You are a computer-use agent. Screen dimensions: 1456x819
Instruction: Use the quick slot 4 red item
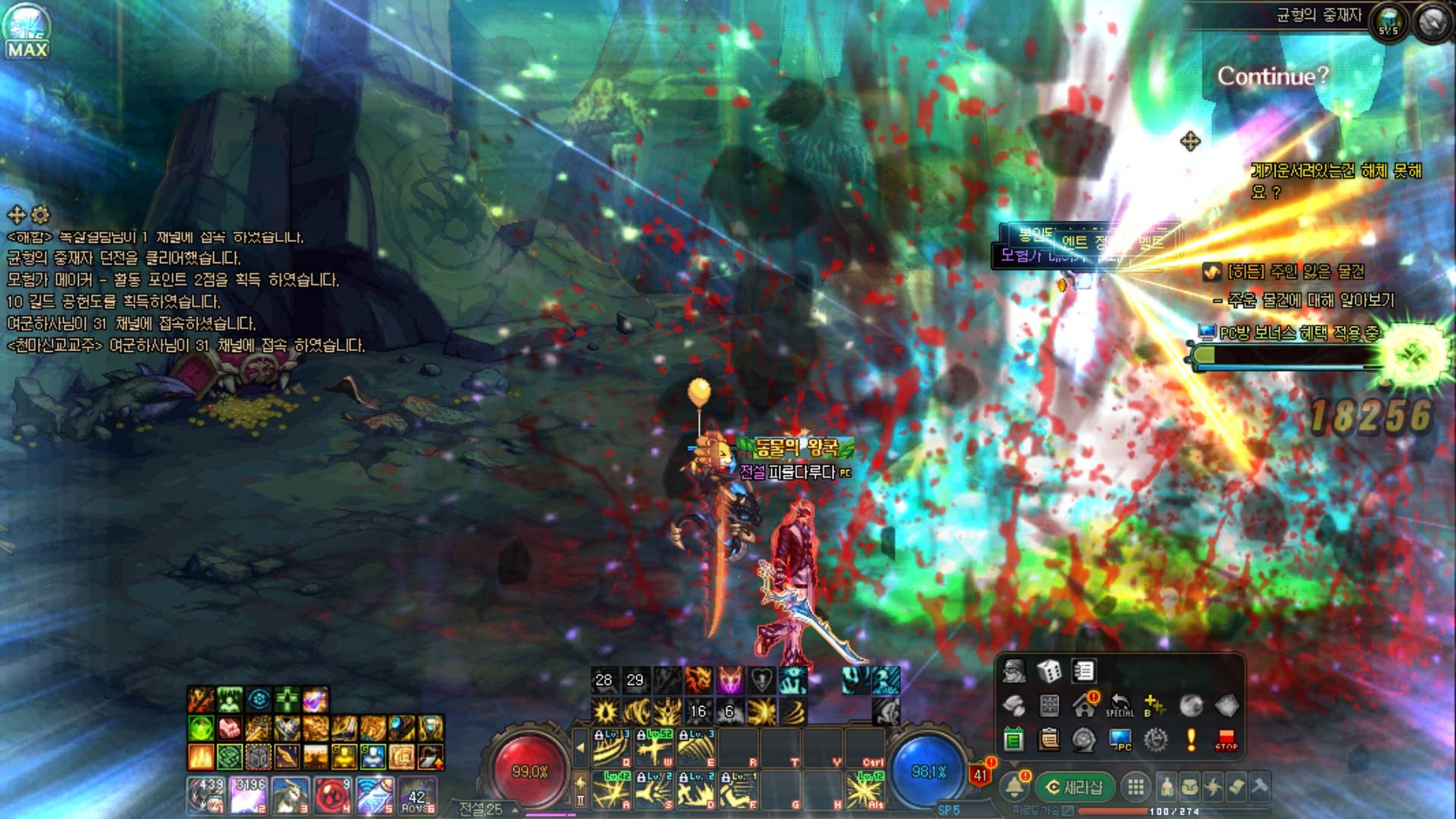[331, 794]
